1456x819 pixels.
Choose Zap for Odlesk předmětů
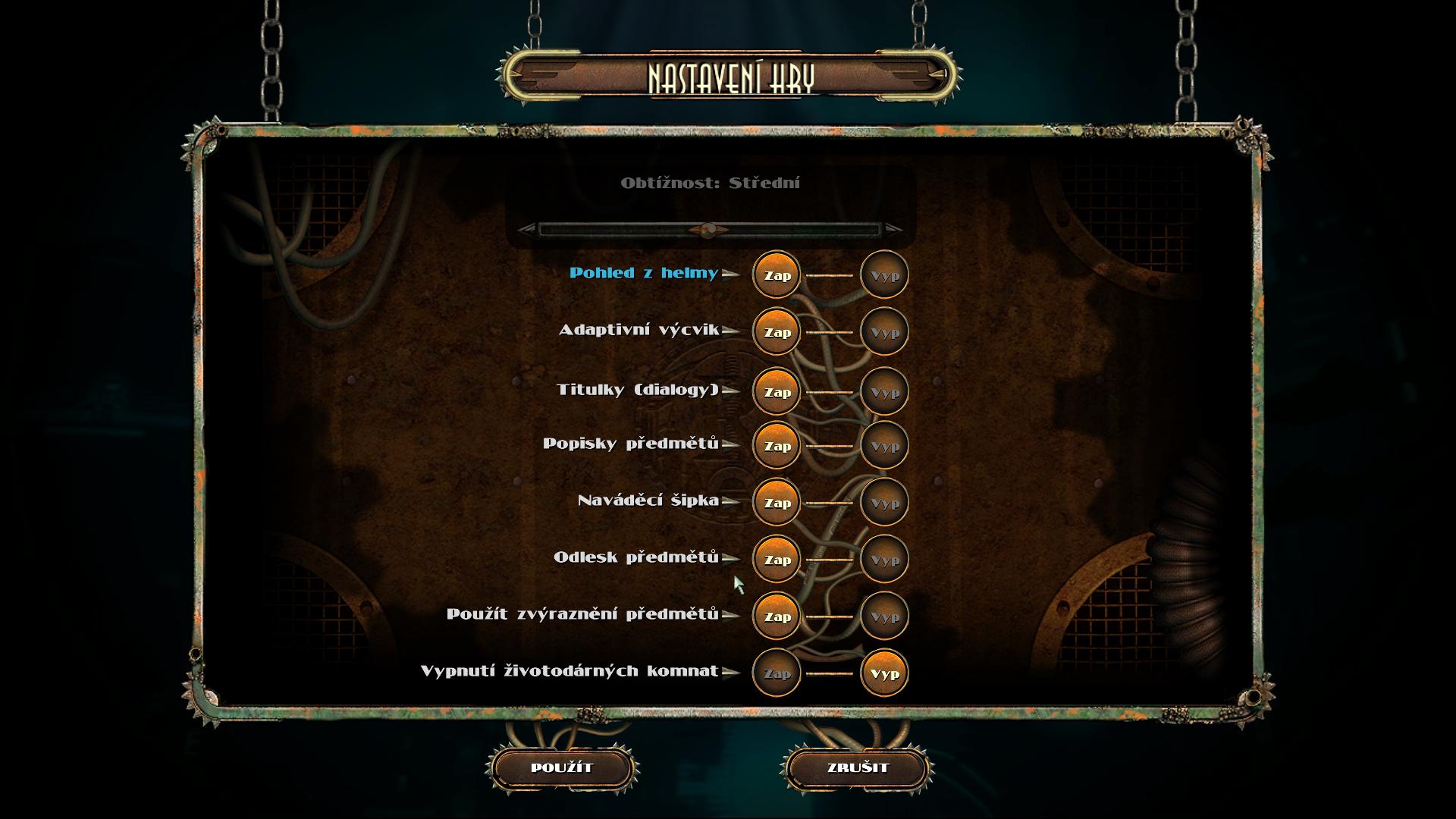[777, 560]
